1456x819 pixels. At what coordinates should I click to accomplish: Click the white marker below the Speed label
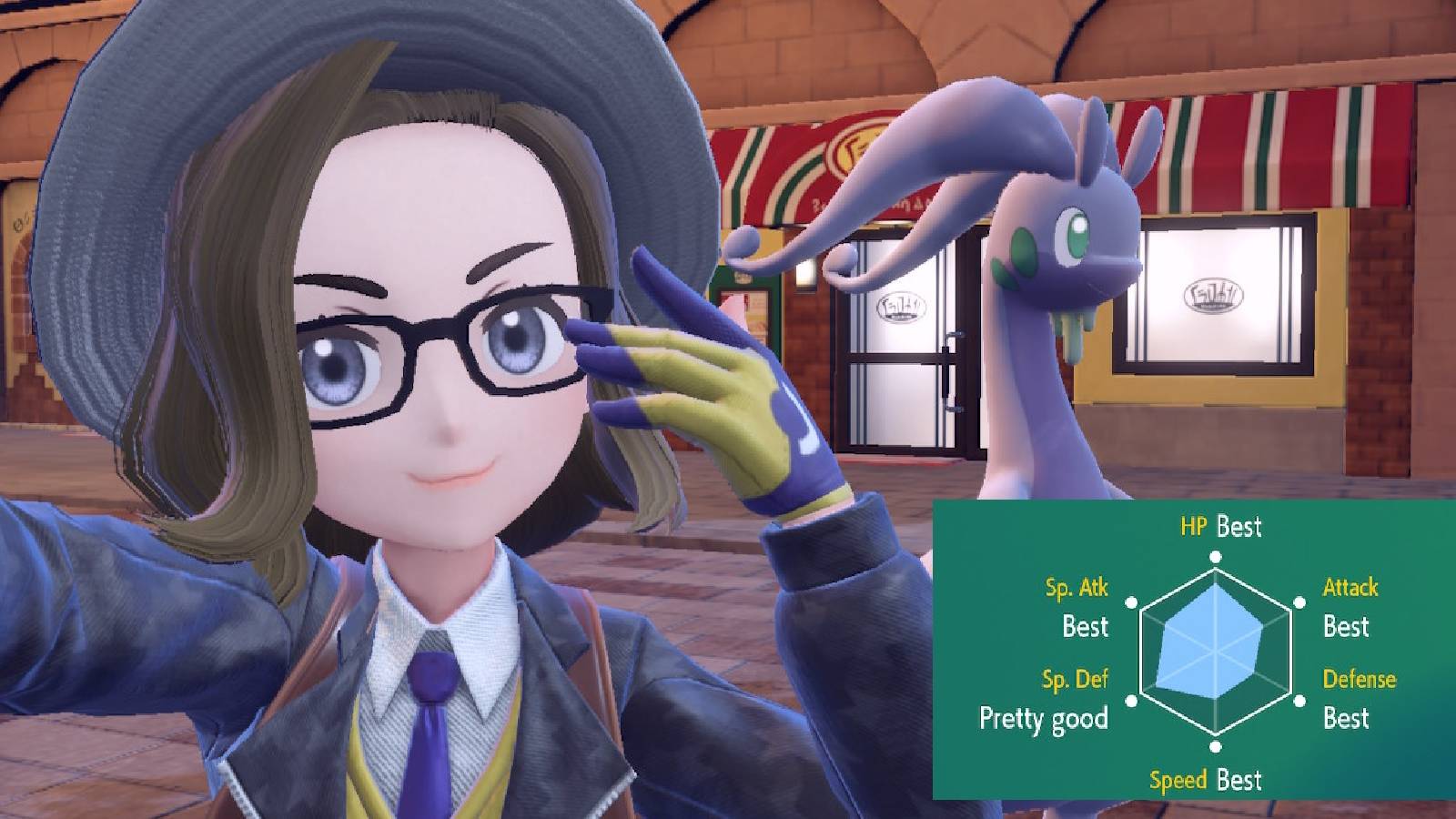[1215, 746]
